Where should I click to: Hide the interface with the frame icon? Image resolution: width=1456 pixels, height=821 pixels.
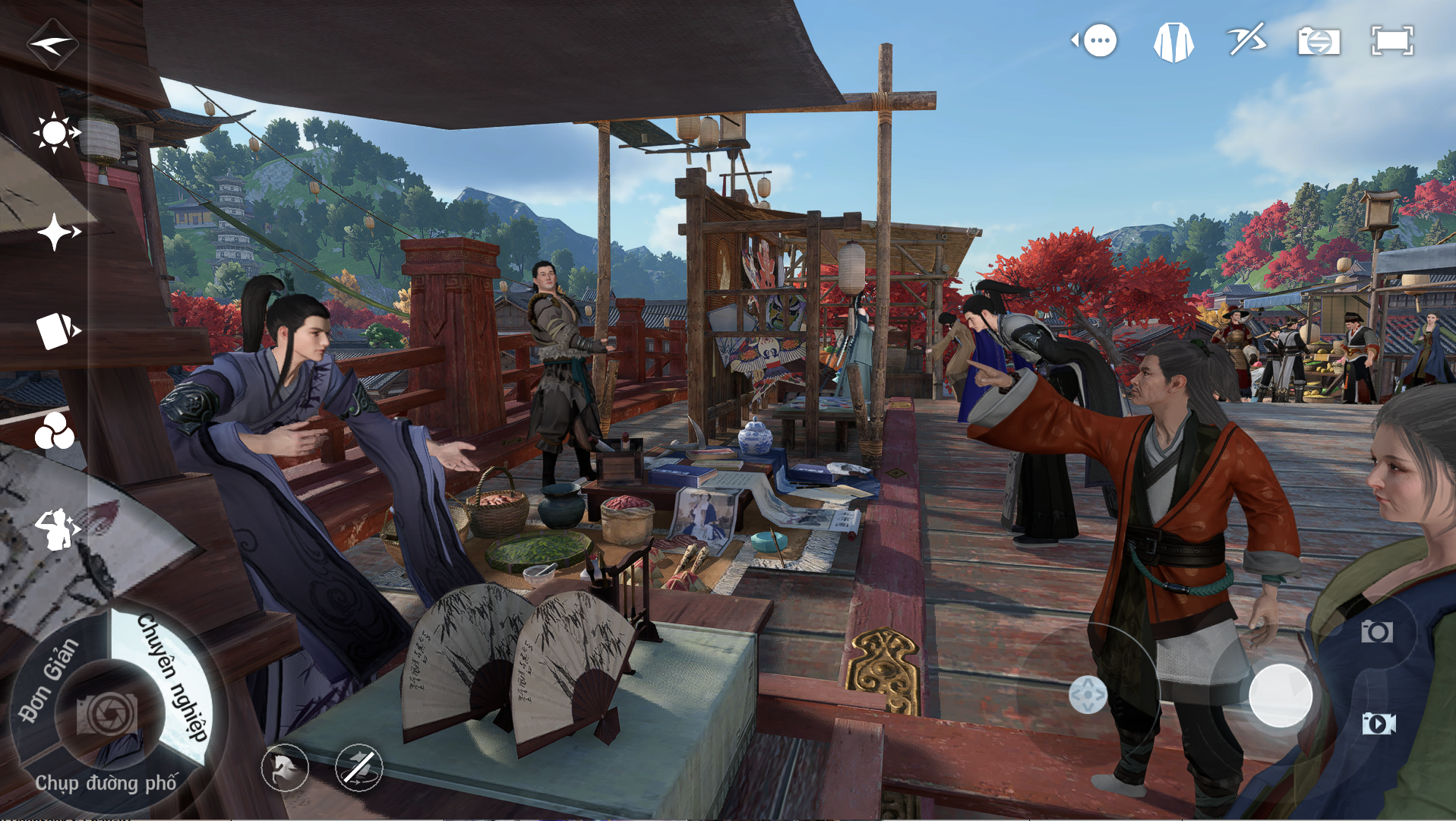[x=1391, y=41]
